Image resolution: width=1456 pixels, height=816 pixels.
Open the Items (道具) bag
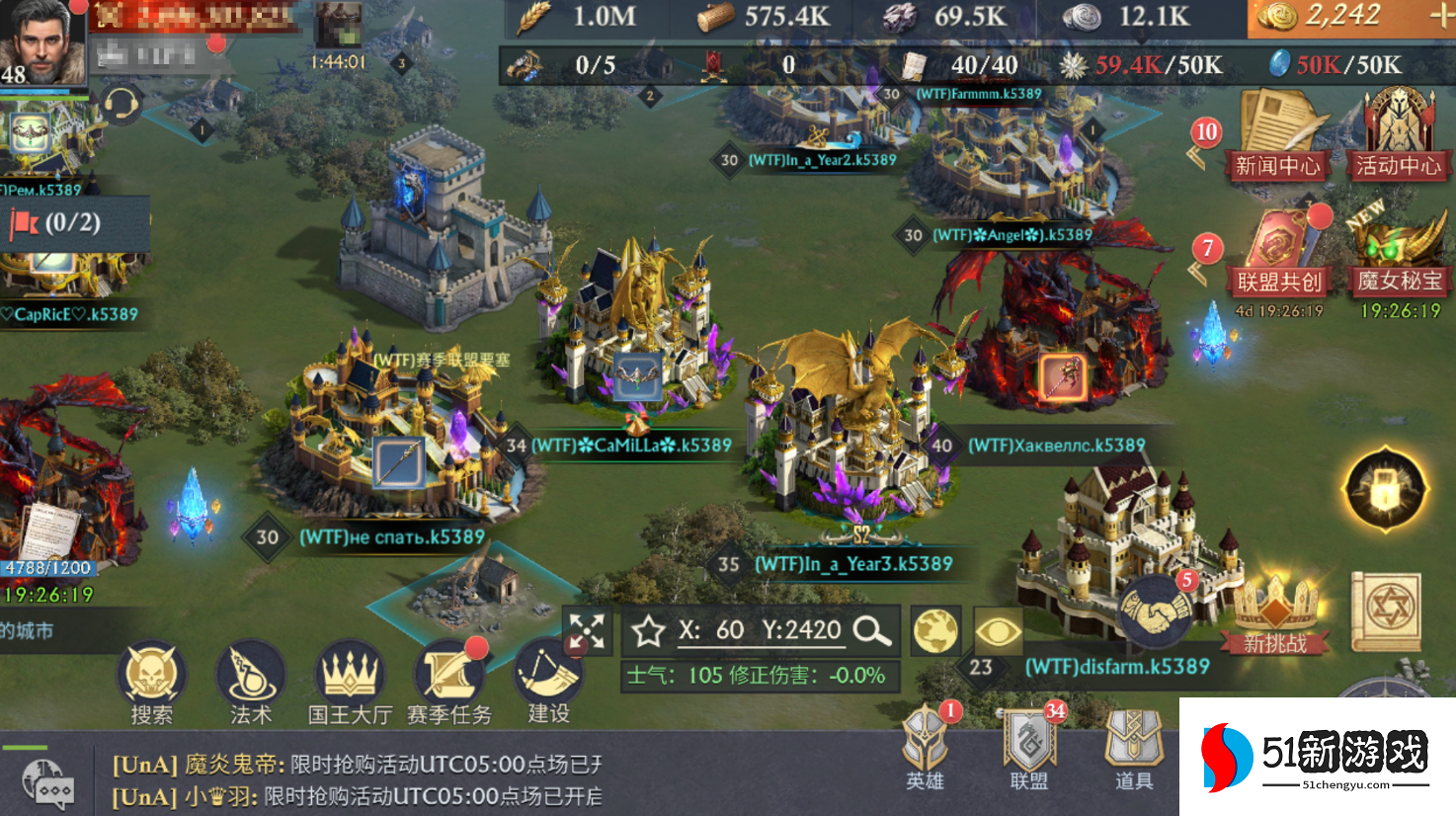(x=1133, y=748)
